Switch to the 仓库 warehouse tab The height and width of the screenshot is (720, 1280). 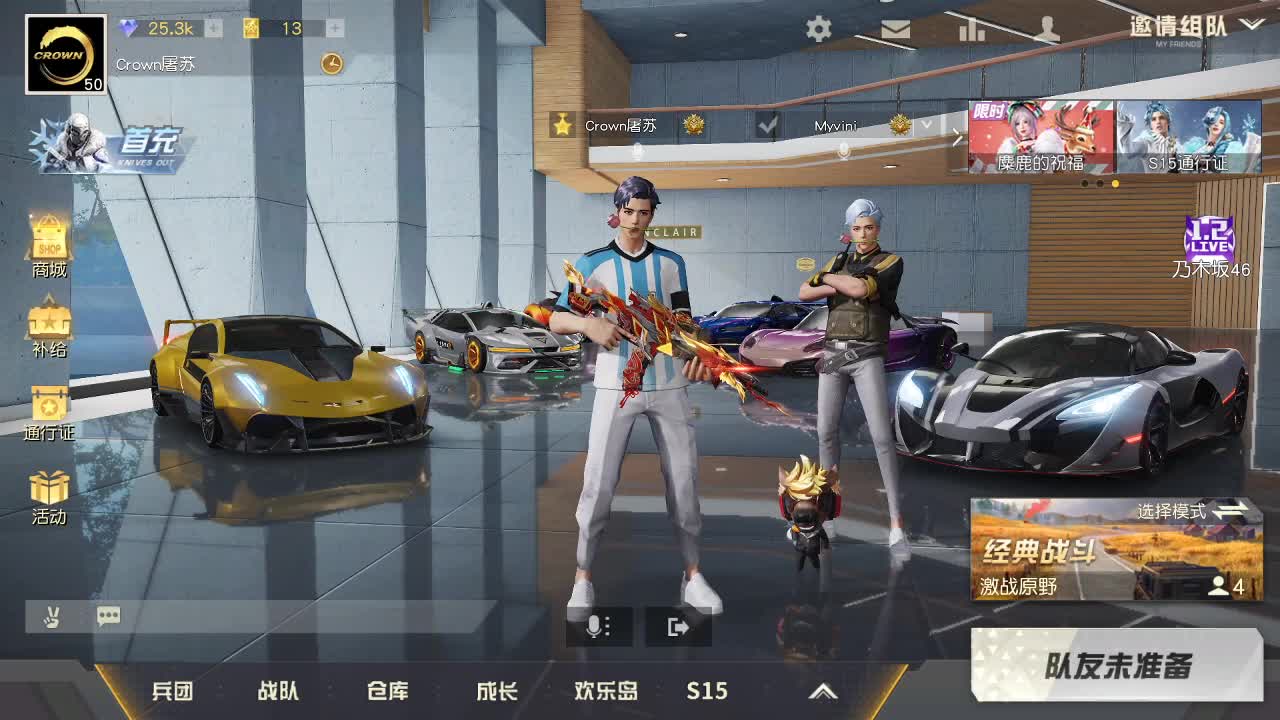pos(389,690)
